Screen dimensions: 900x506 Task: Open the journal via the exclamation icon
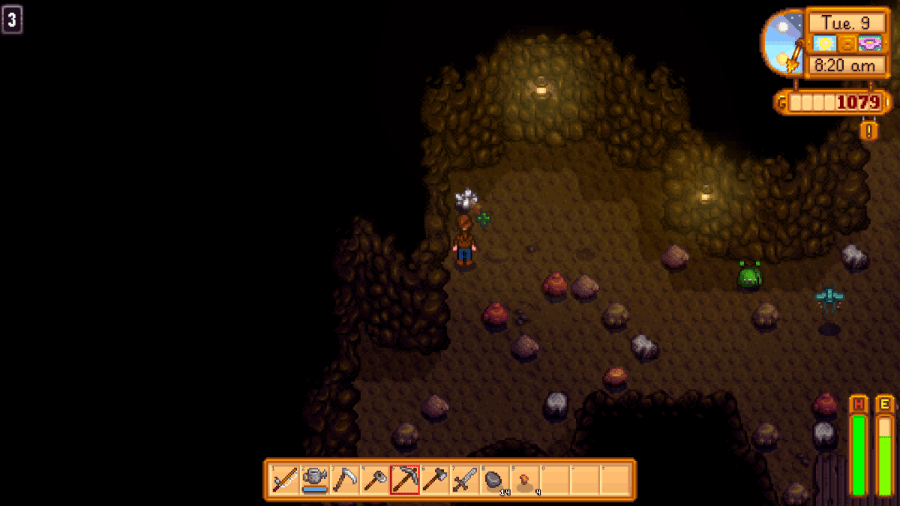869,130
